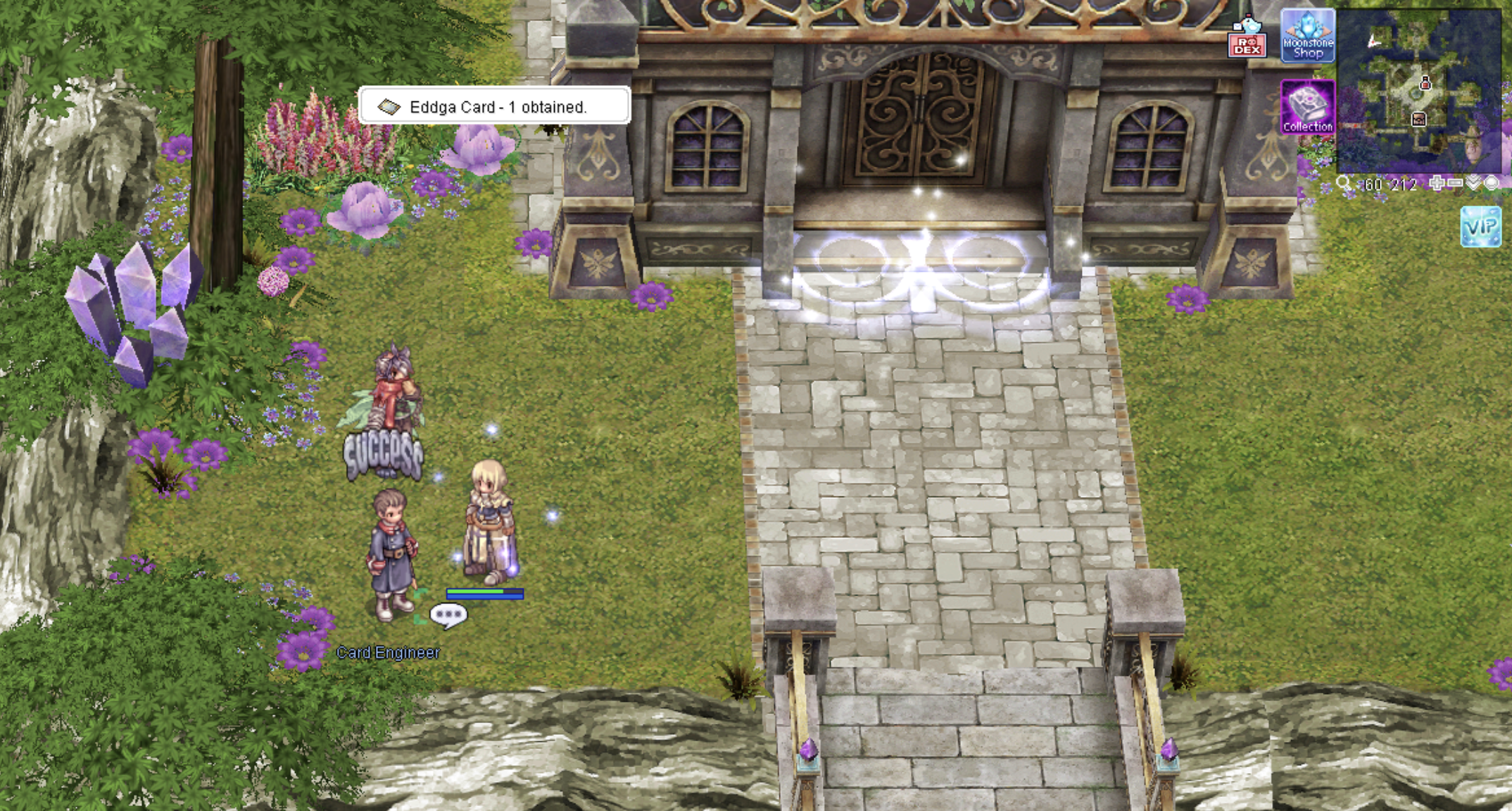Viewport: 1512px width, 811px height.
Task: Open the Moonstone Shop
Action: pyautogui.click(x=1307, y=36)
